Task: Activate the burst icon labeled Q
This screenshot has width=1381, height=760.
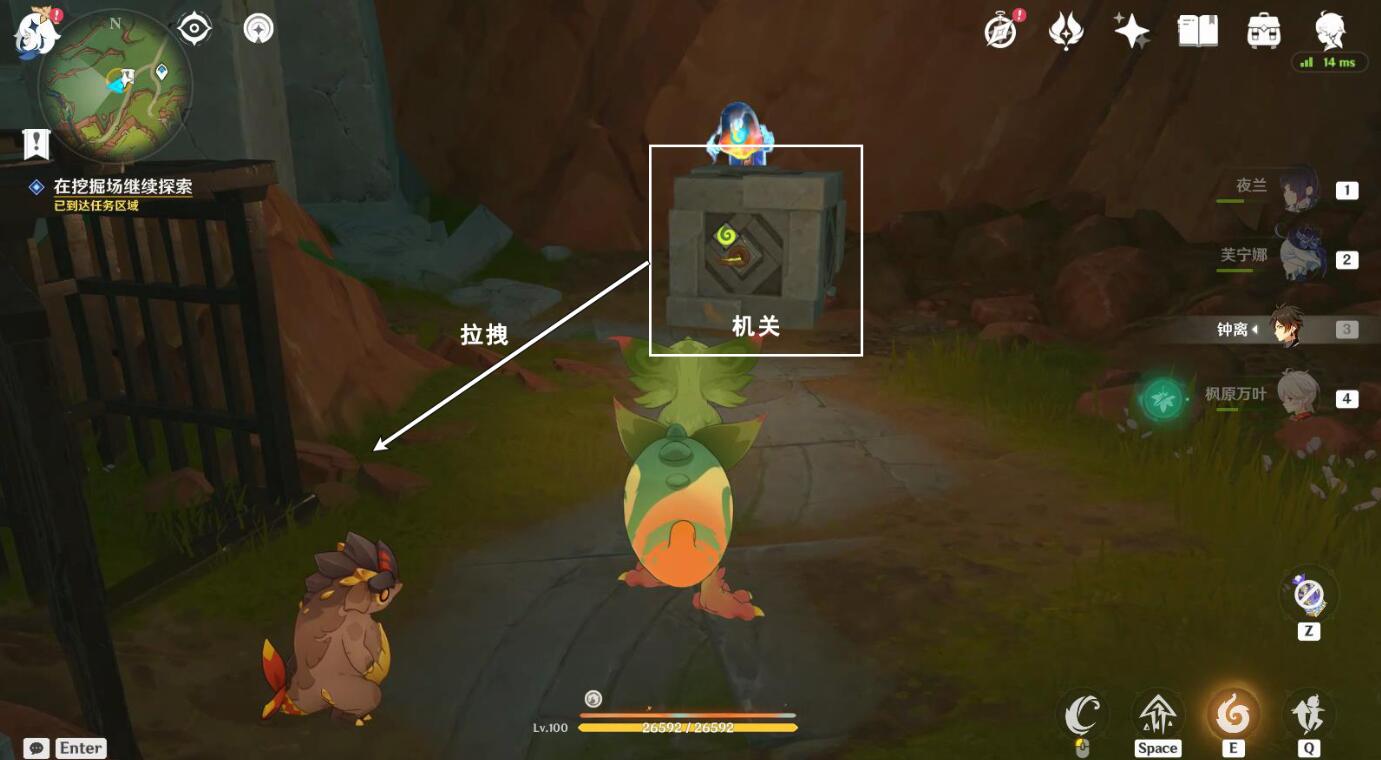Action: click(1308, 714)
